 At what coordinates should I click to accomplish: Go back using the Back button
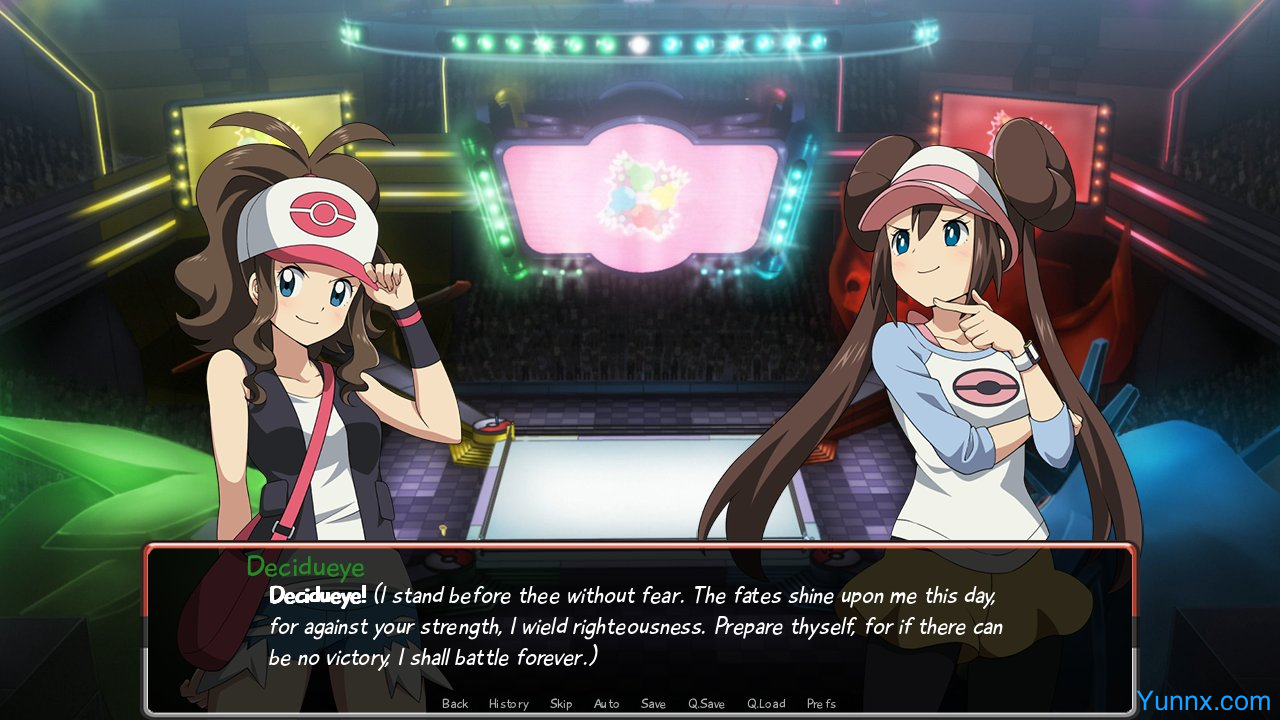coord(455,704)
